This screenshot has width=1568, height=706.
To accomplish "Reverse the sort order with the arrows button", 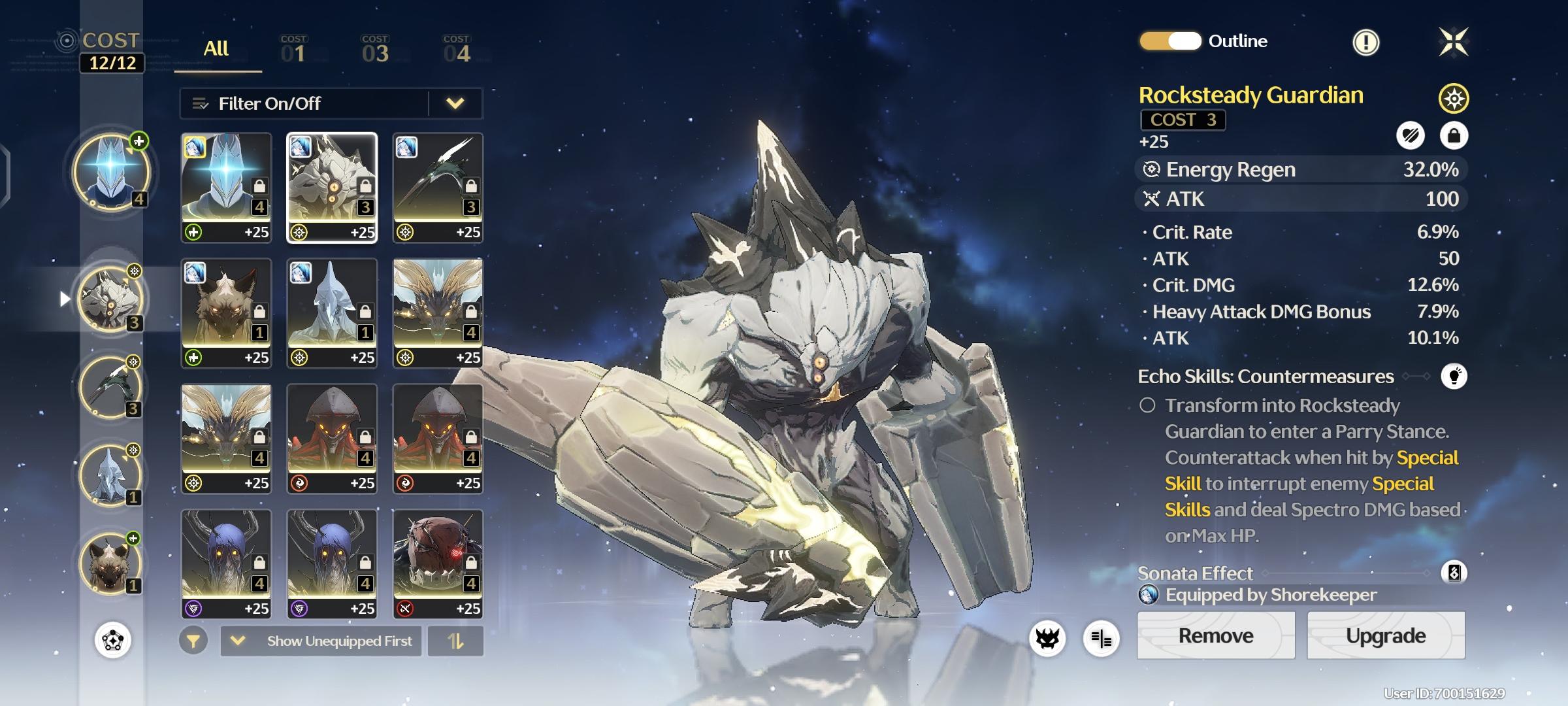I will [455, 641].
